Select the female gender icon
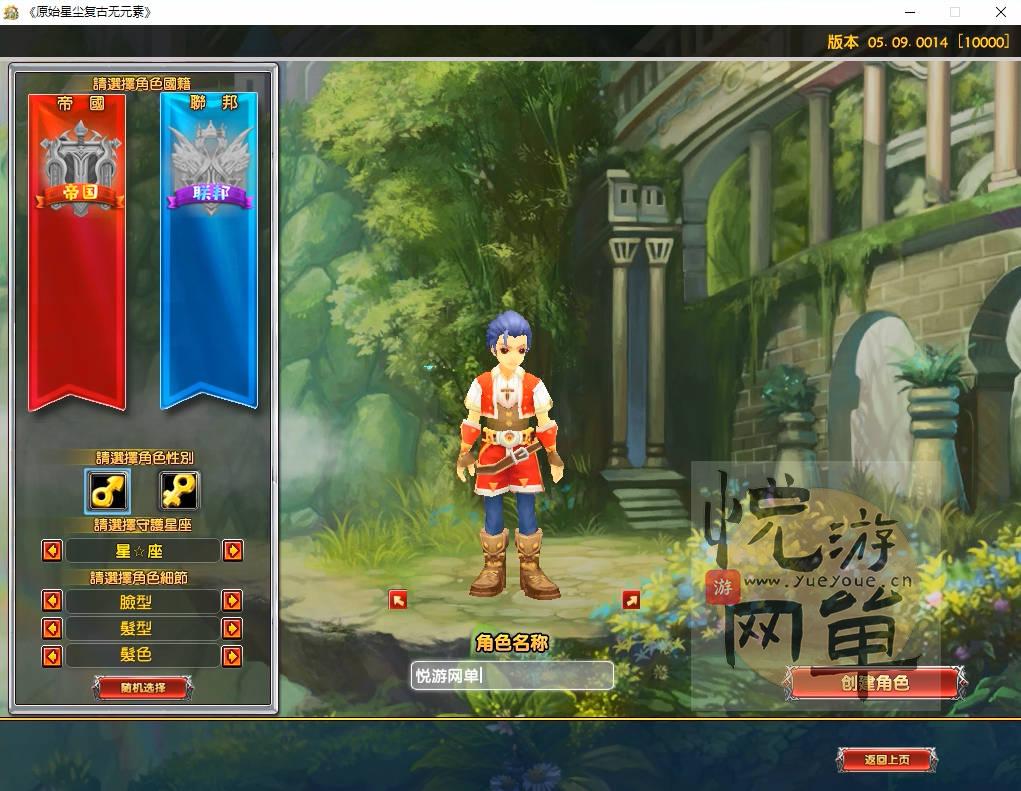This screenshot has width=1021, height=791. 179,491
